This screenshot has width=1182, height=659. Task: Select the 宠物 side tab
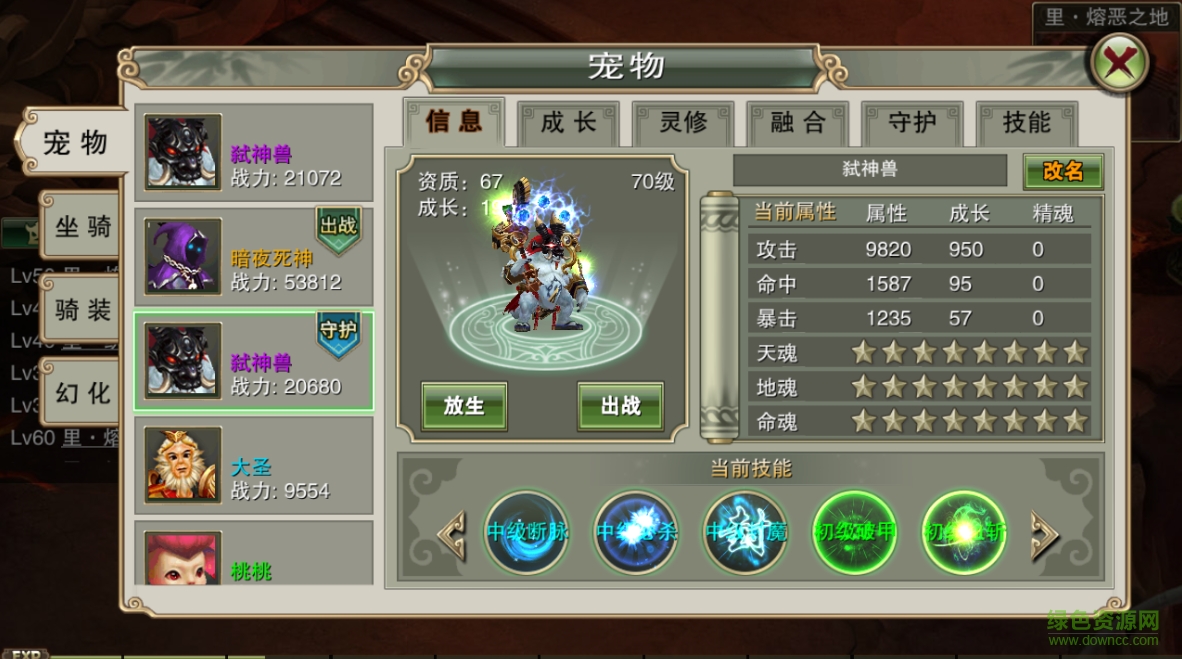(x=75, y=143)
